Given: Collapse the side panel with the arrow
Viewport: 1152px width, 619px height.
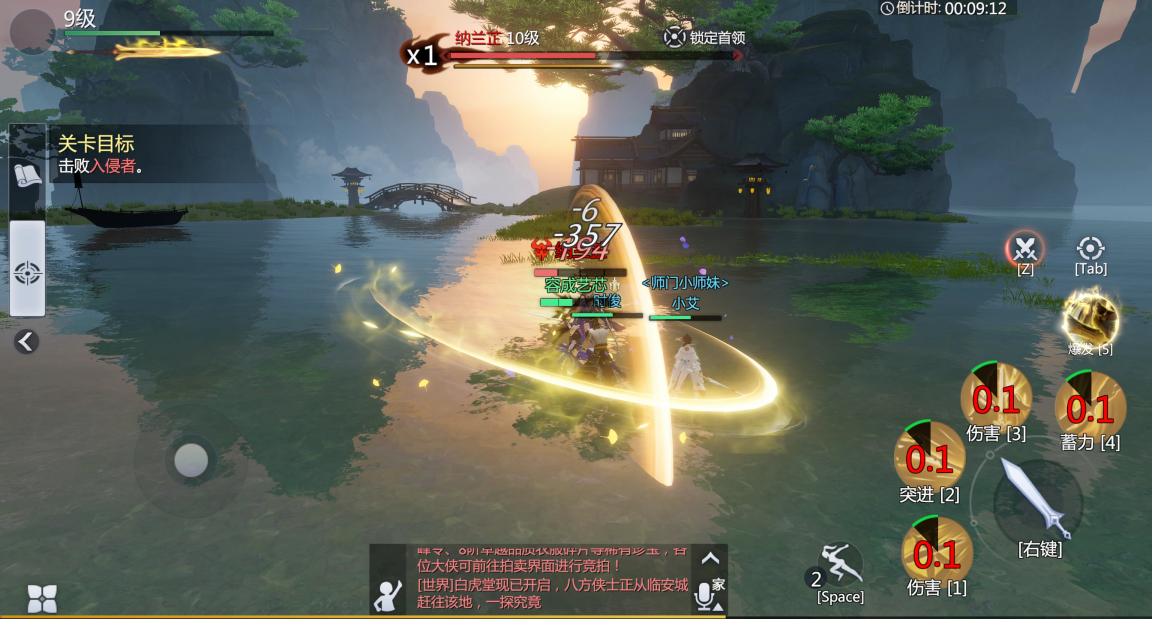Looking at the screenshot, I should pyautogui.click(x=26, y=342).
